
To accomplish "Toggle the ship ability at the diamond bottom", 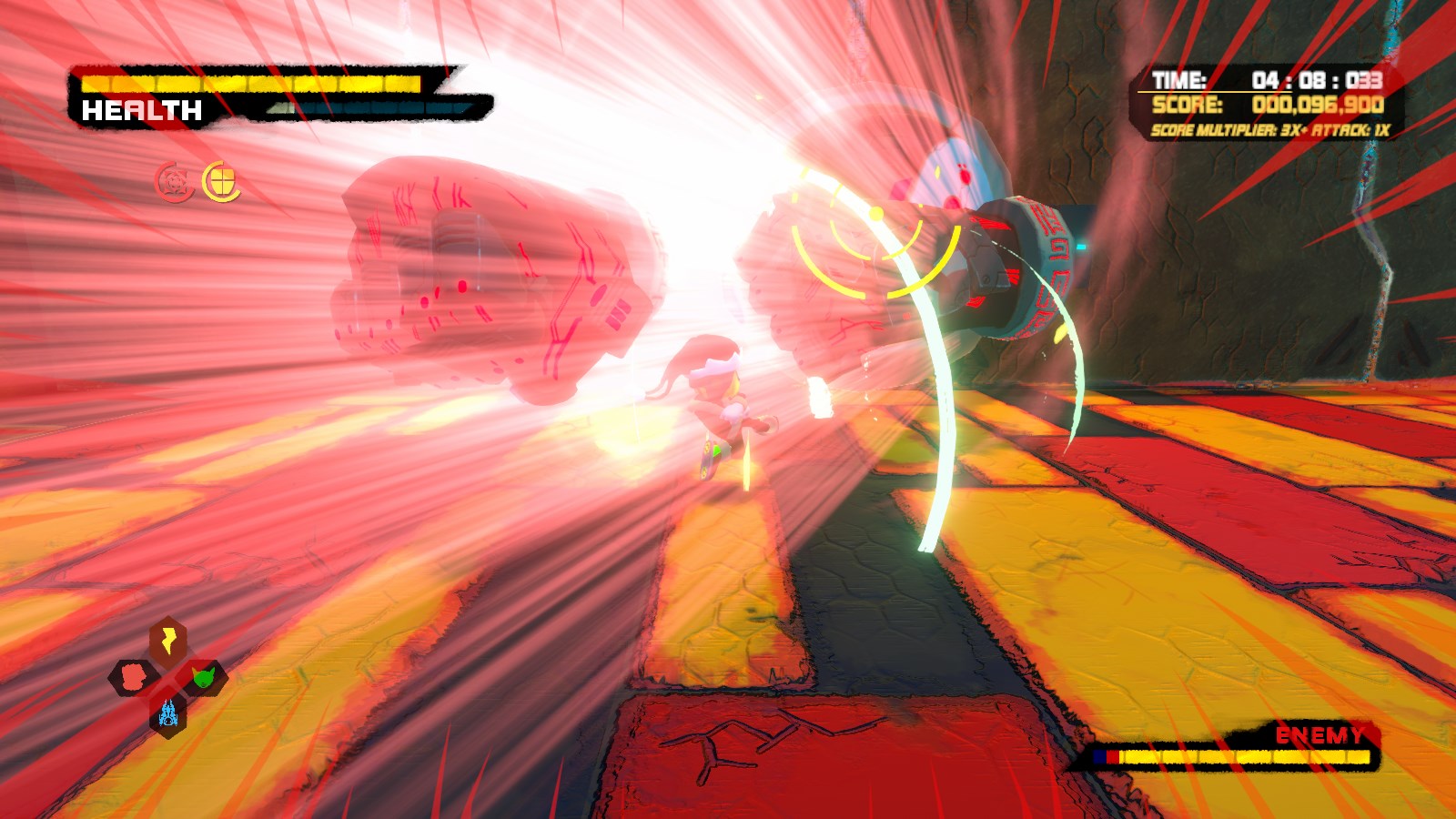I will pyautogui.click(x=167, y=713).
